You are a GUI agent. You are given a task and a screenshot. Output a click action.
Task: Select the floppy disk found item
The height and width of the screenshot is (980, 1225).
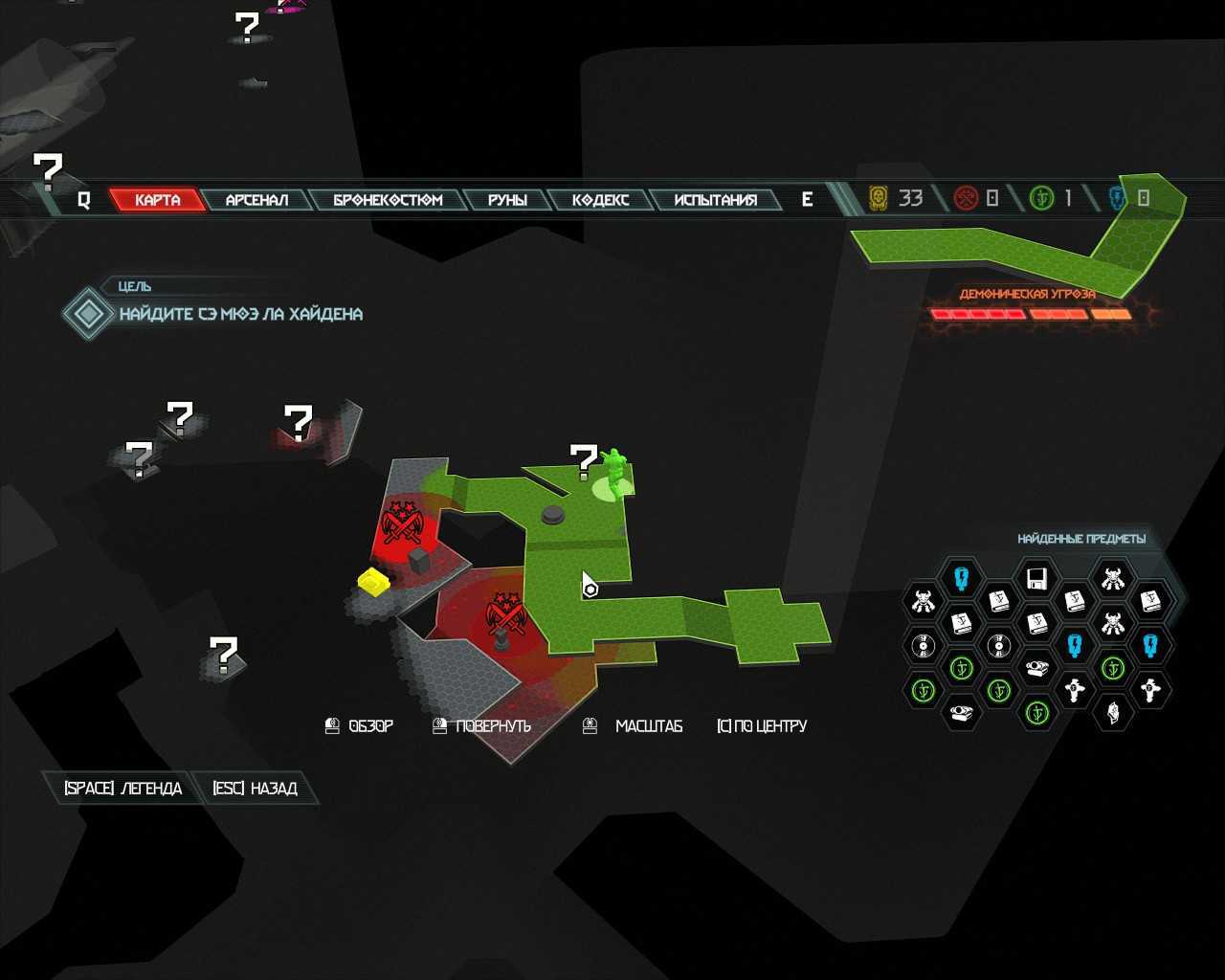point(1036,579)
